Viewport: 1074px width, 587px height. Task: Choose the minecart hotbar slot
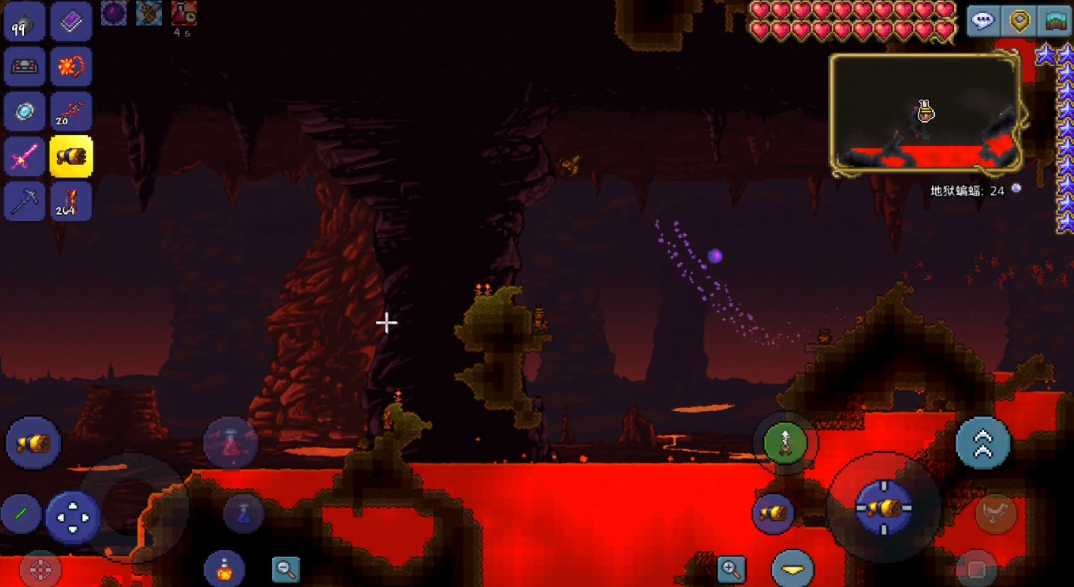point(24,67)
